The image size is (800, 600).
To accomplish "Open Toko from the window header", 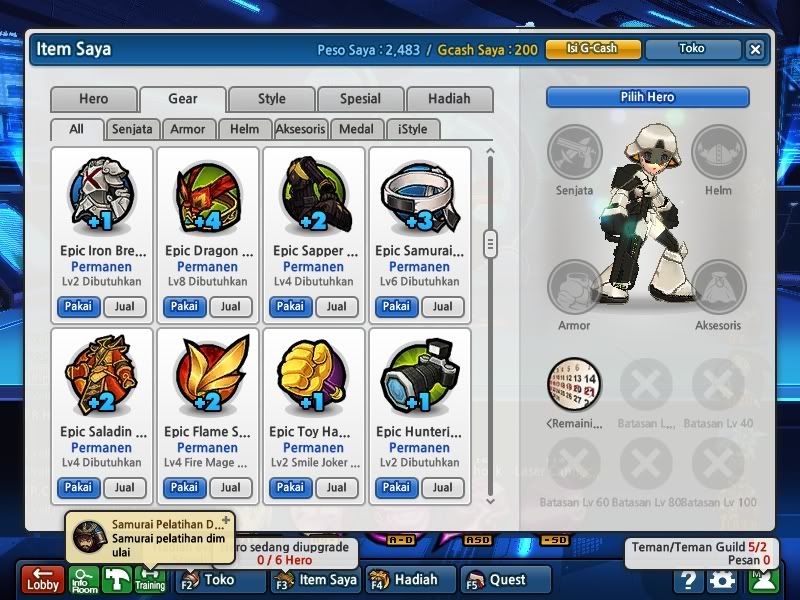I will (692, 48).
